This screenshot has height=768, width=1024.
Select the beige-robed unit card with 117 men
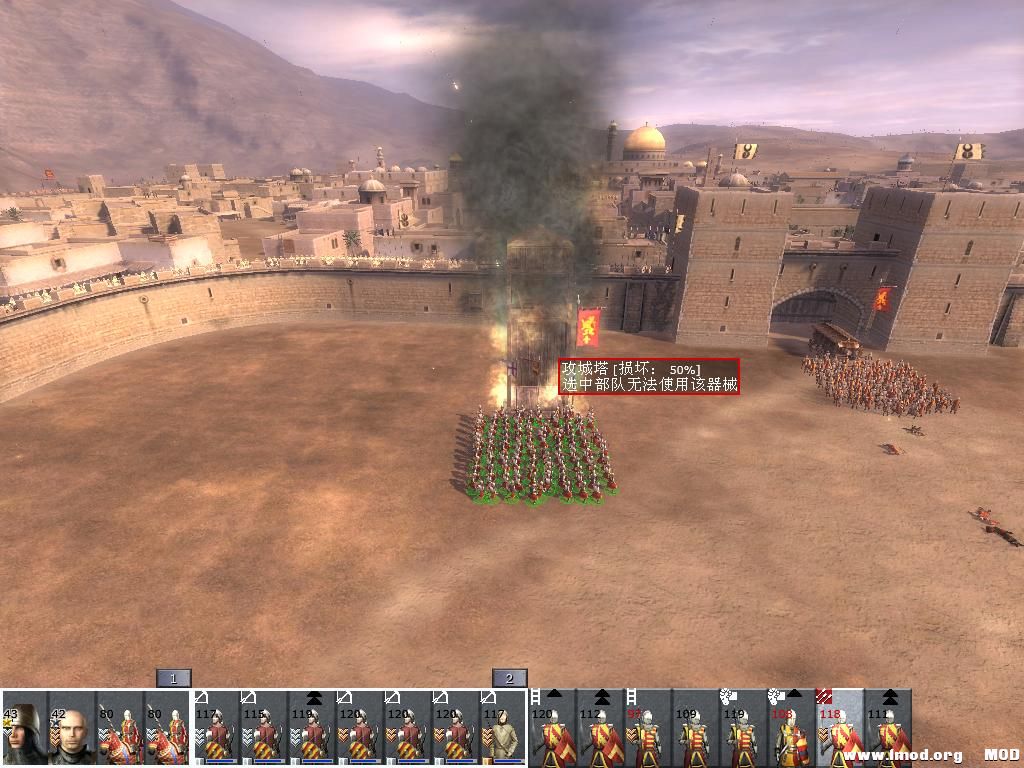click(503, 728)
